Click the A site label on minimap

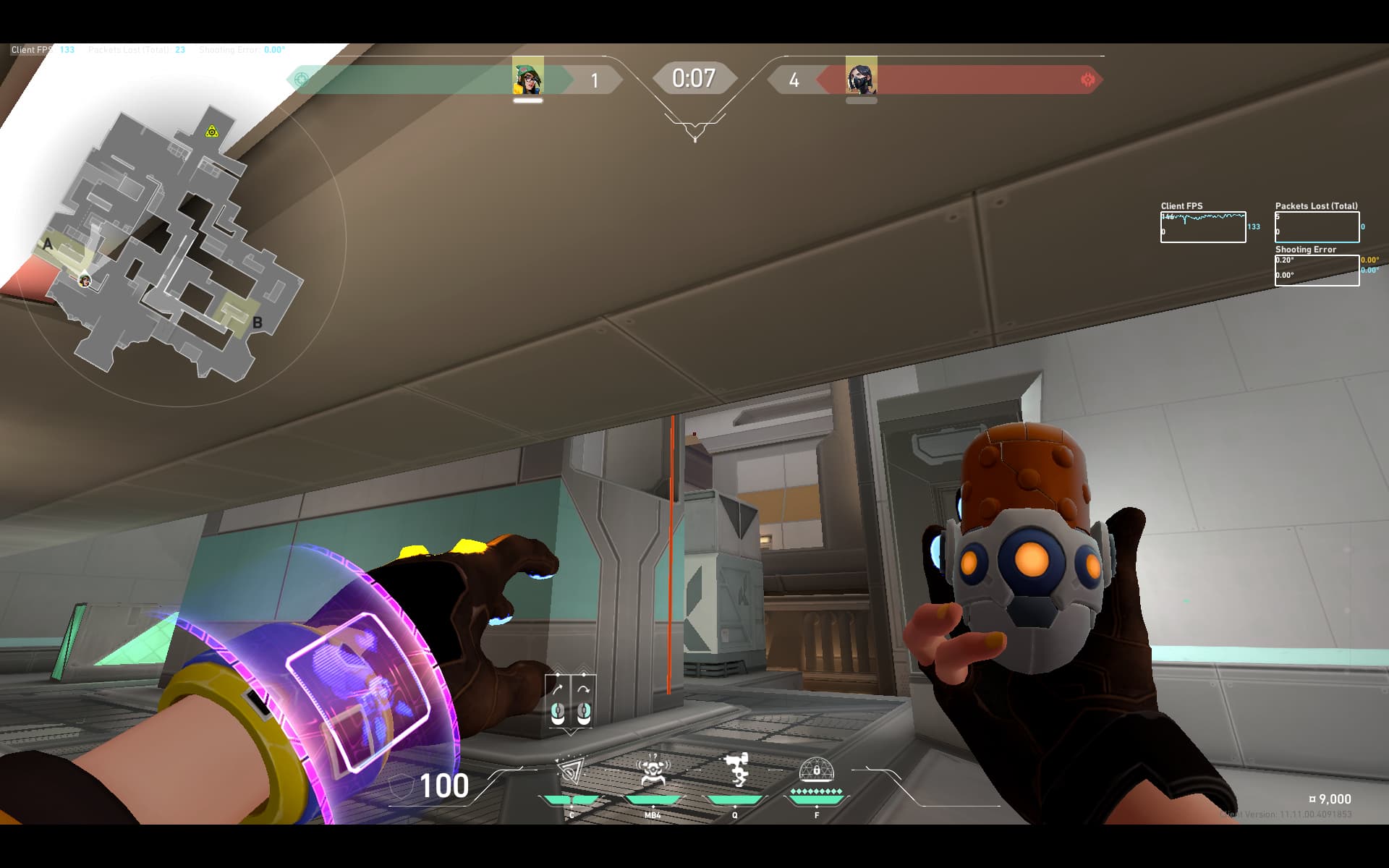tap(48, 244)
